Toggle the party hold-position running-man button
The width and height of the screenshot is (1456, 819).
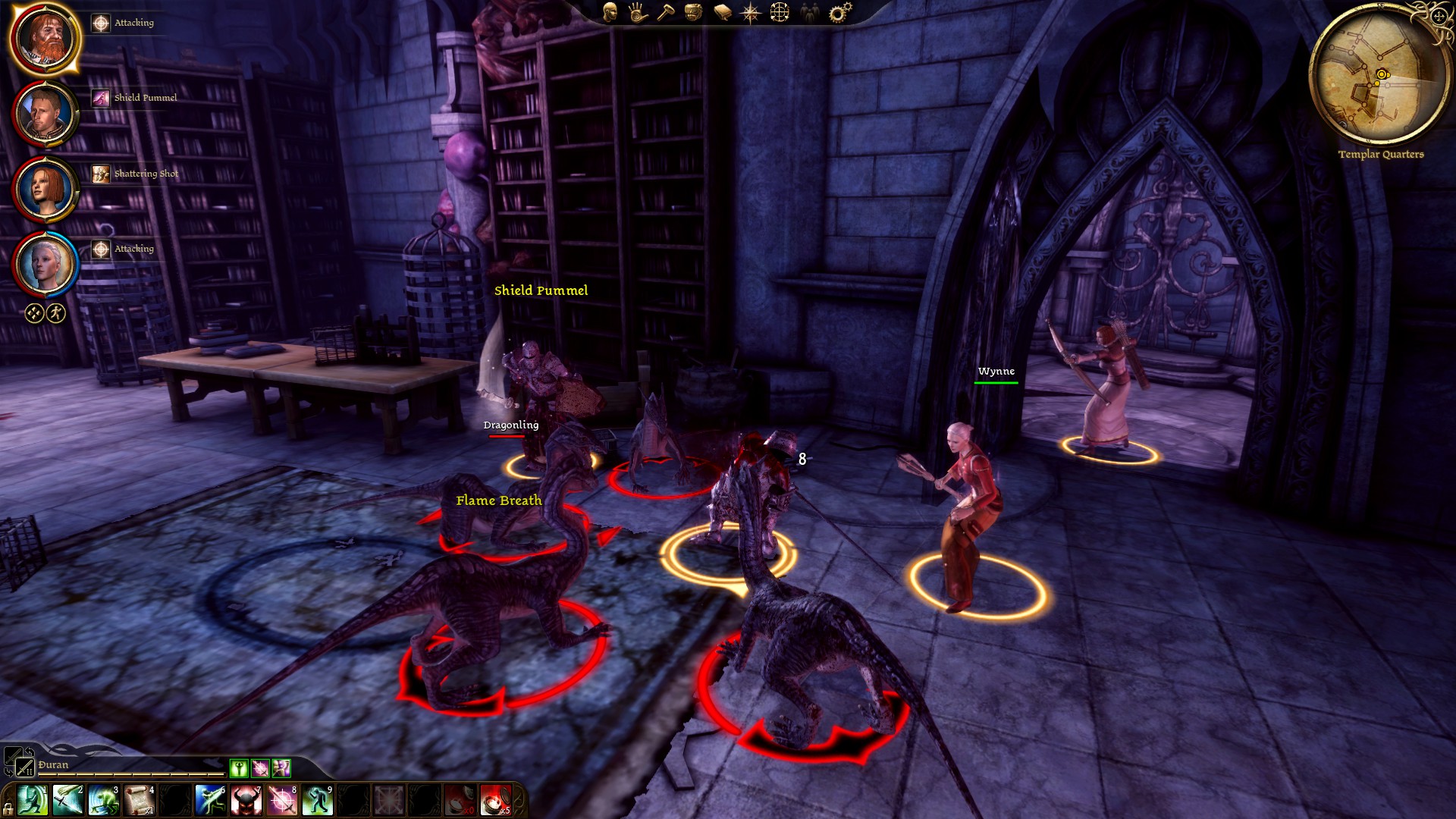coord(56,313)
